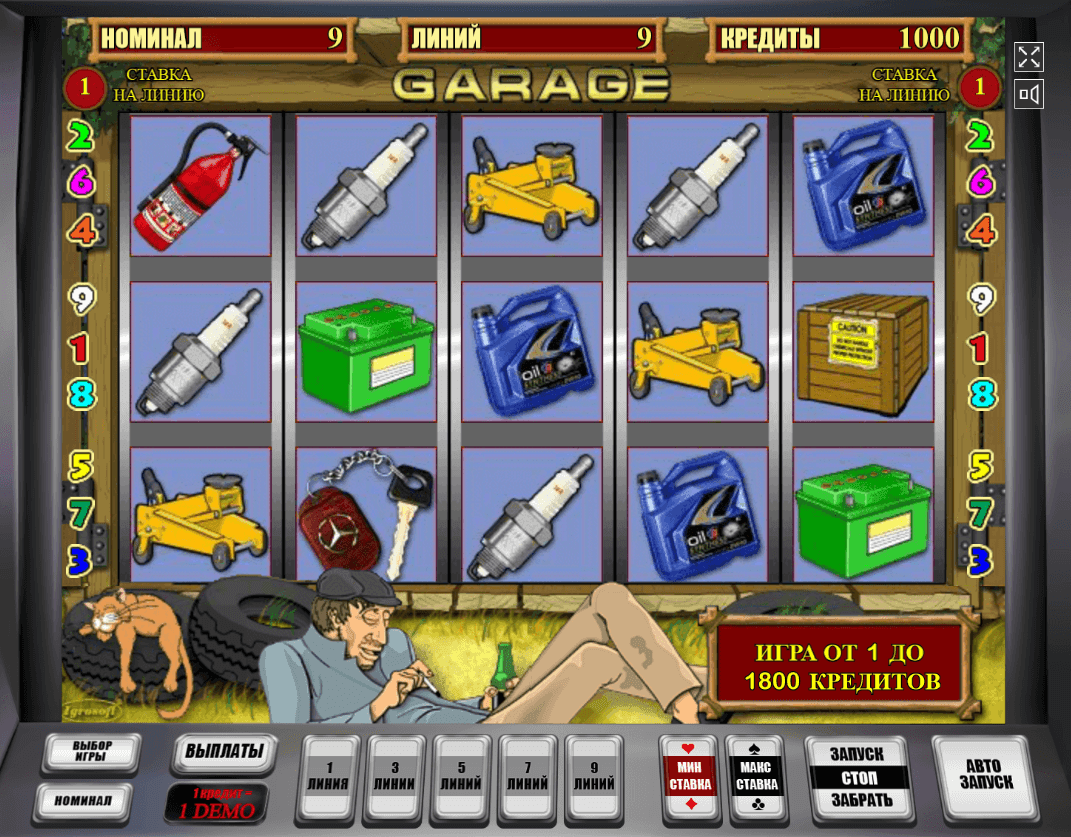Choose the 3 ЛИНИИ button
Screen dimensions: 1071x837
tap(395, 777)
